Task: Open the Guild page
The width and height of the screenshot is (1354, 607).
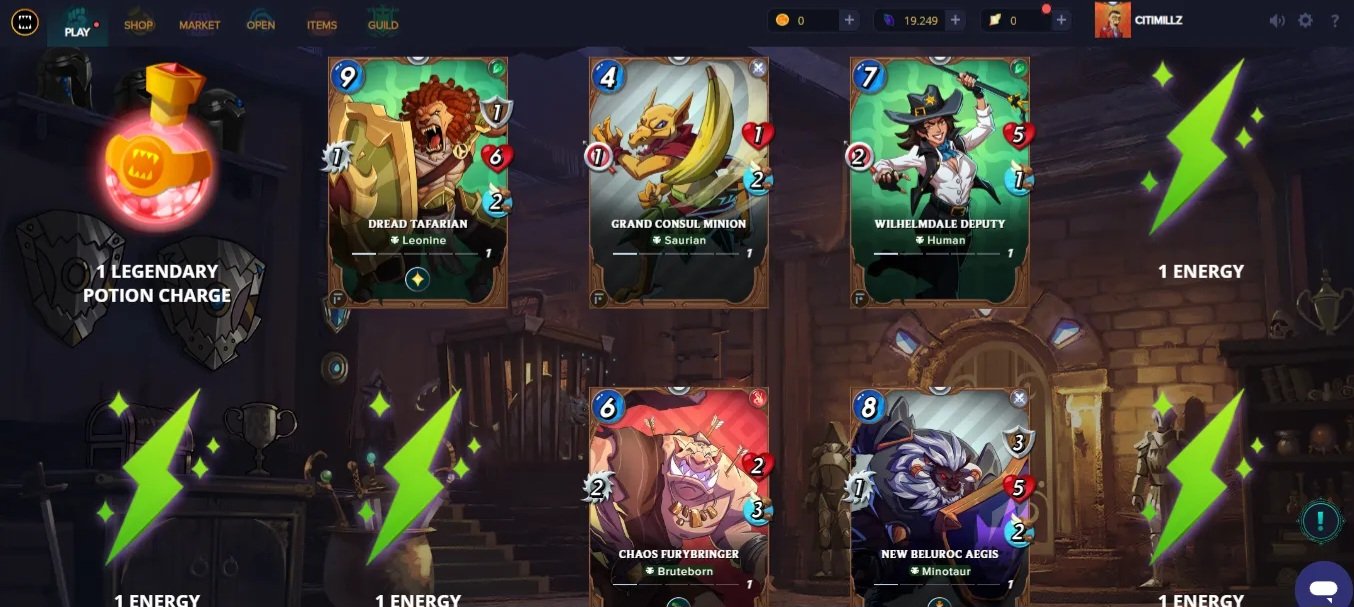Action: pyautogui.click(x=383, y=24)
